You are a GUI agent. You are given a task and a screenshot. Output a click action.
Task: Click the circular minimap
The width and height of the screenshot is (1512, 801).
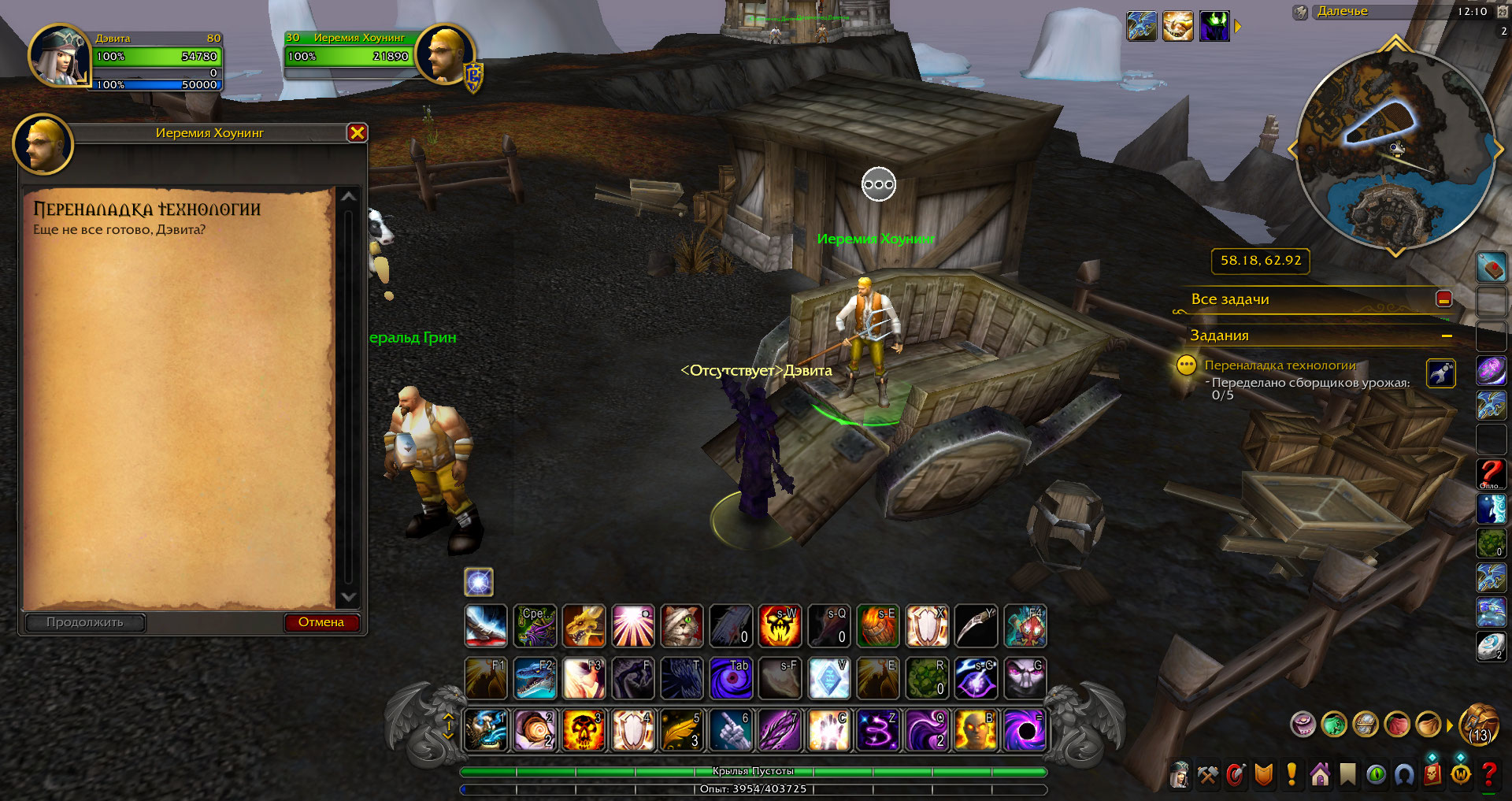(1394, 150)
